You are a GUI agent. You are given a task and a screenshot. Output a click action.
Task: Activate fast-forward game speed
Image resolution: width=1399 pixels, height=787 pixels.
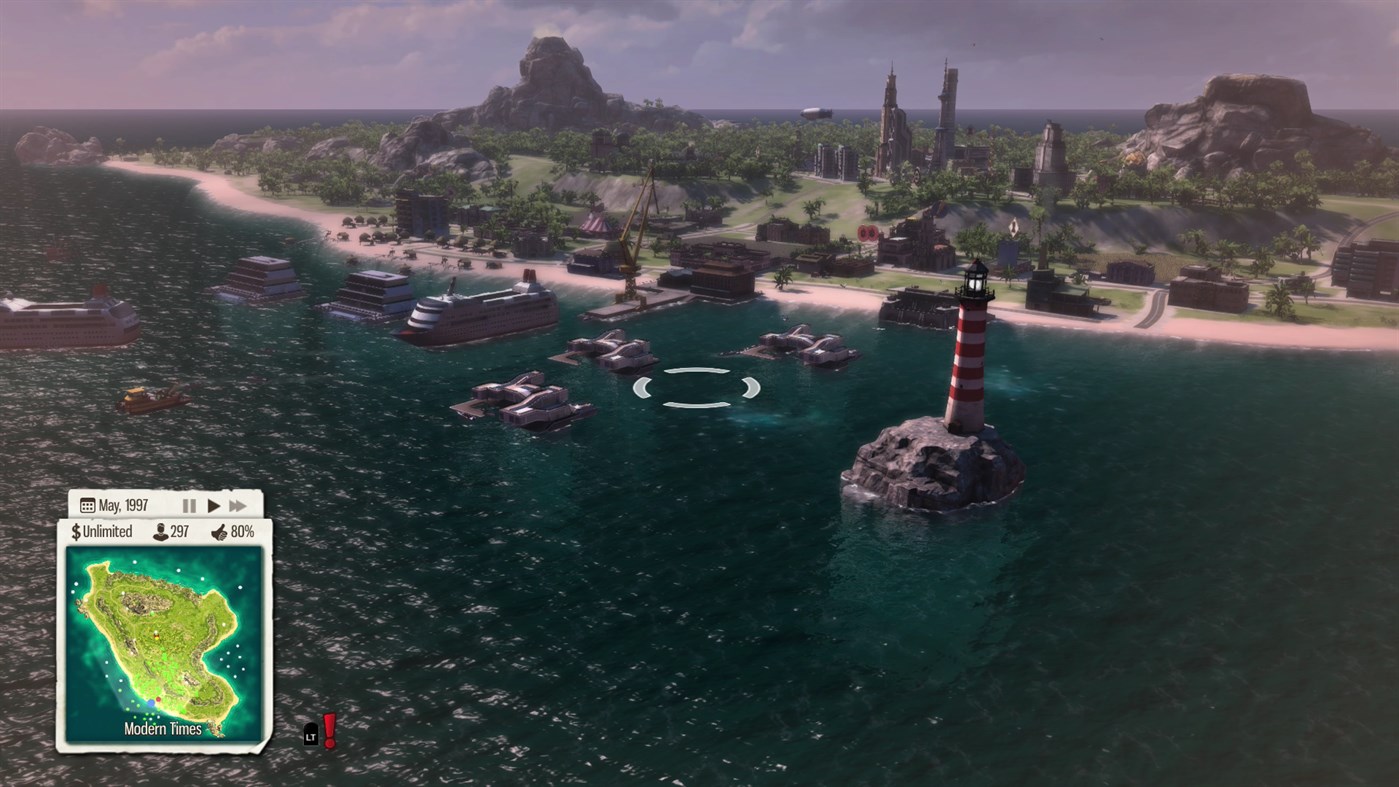pos(238,505)
